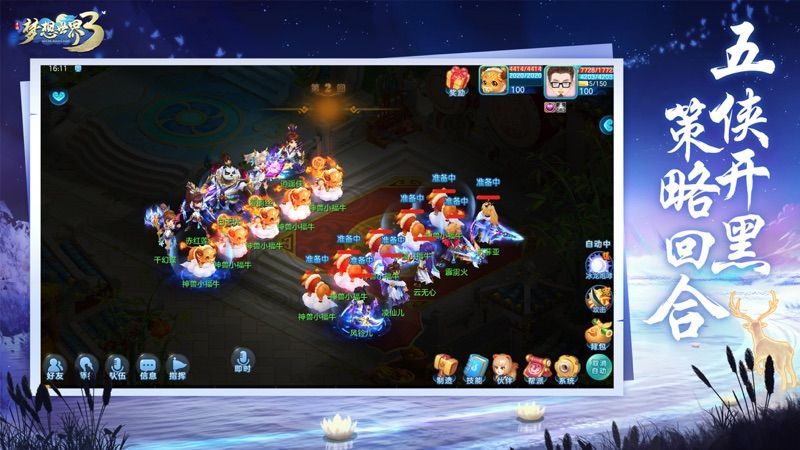This screenshot has height=450, width=800.
Task: Open the 背包 backpack
Action: (x=599, y=332)
